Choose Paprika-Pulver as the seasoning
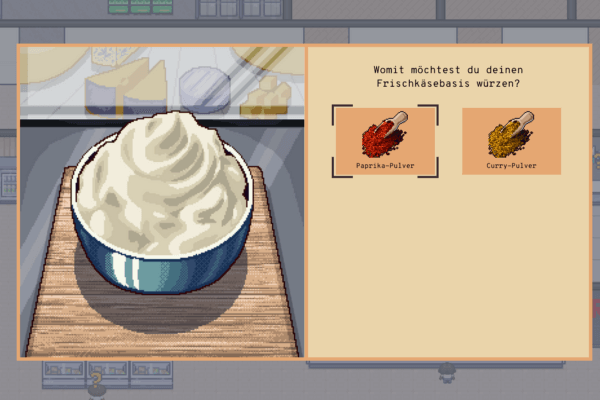This screenshot has height=400, width=600. tap(385, 141)
